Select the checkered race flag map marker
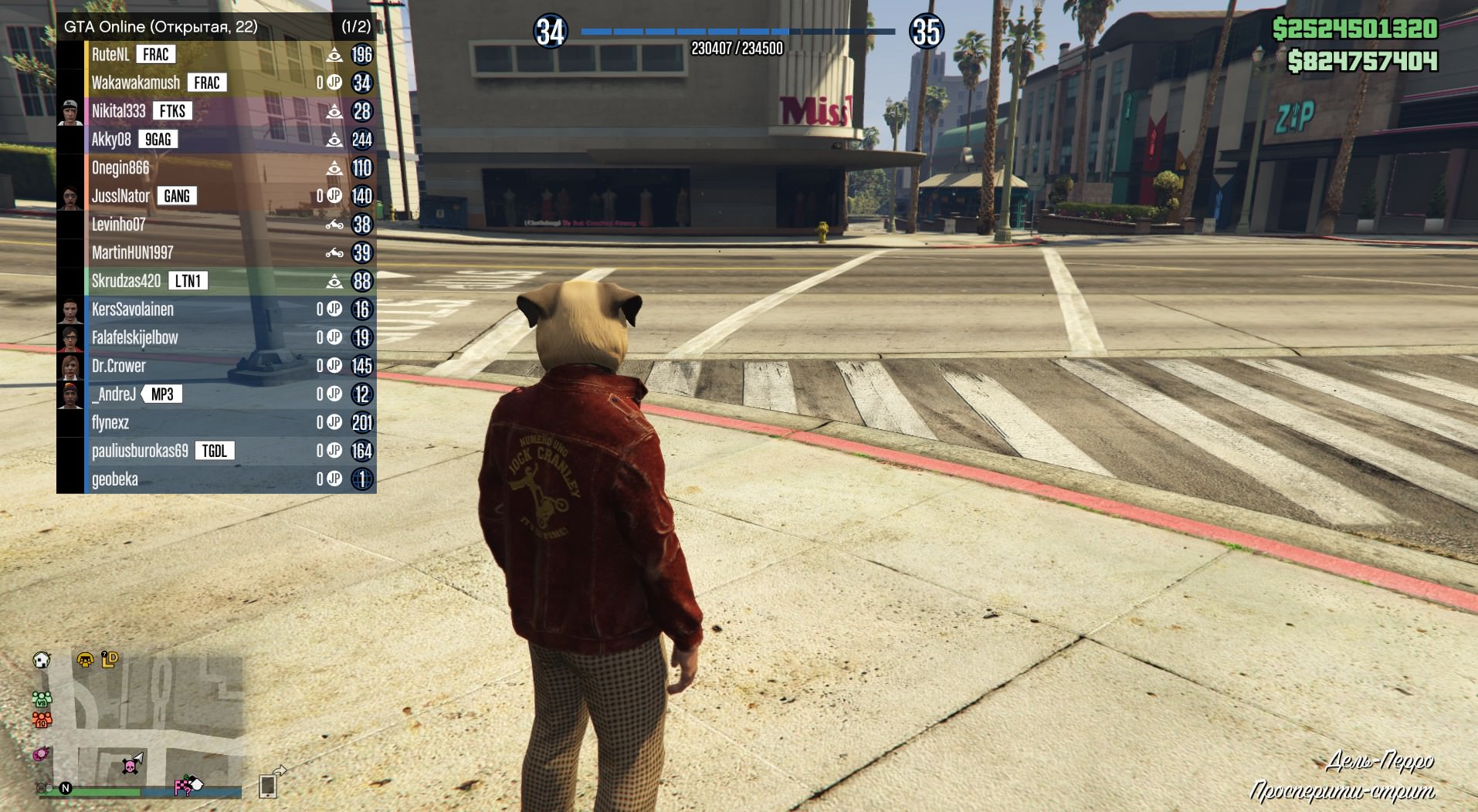This screenshot has height=812, width=1478. pos(184,786)
